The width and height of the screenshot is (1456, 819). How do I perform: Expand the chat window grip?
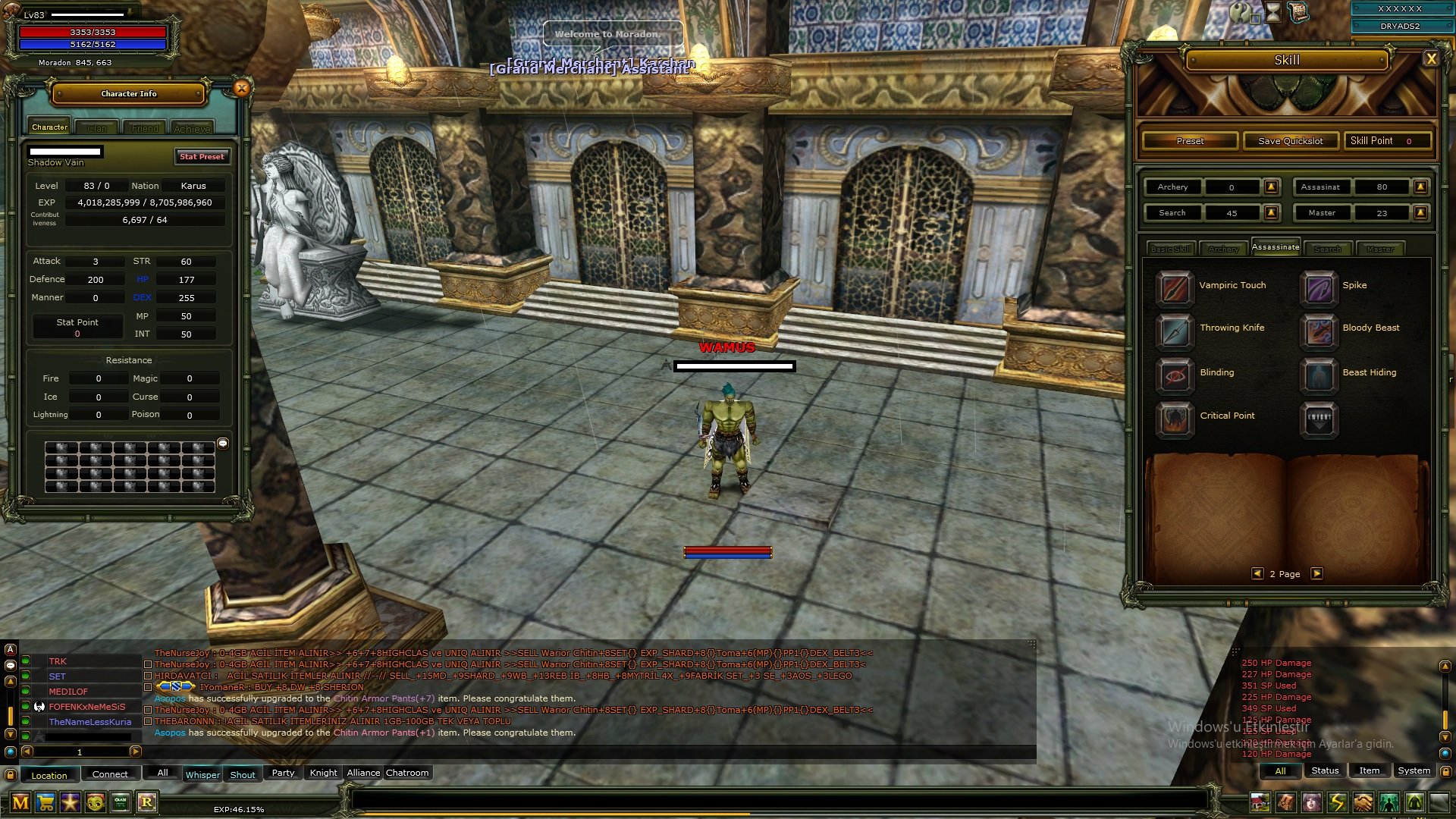(x=1033, y=643)
